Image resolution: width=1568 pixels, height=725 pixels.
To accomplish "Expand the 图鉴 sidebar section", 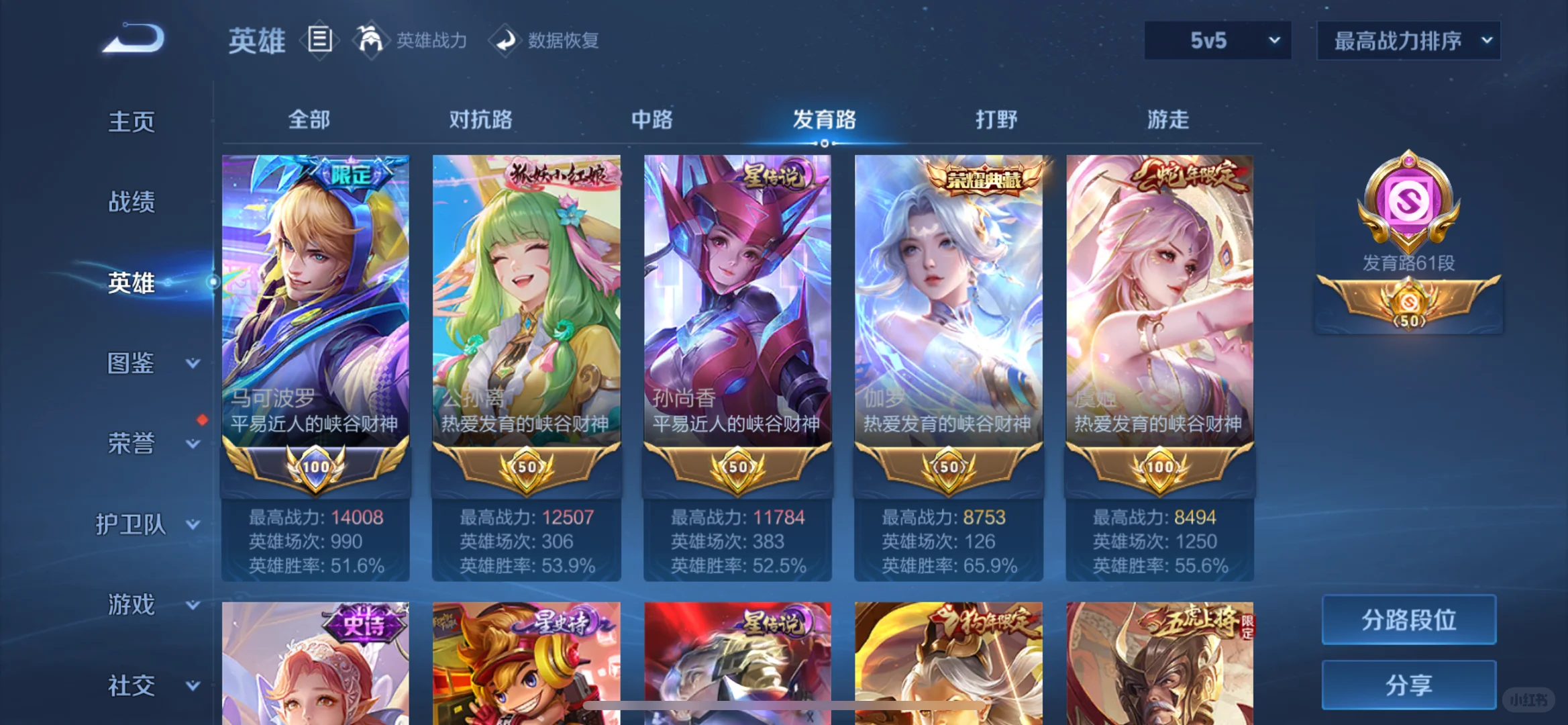I will [x=132, y=362].
